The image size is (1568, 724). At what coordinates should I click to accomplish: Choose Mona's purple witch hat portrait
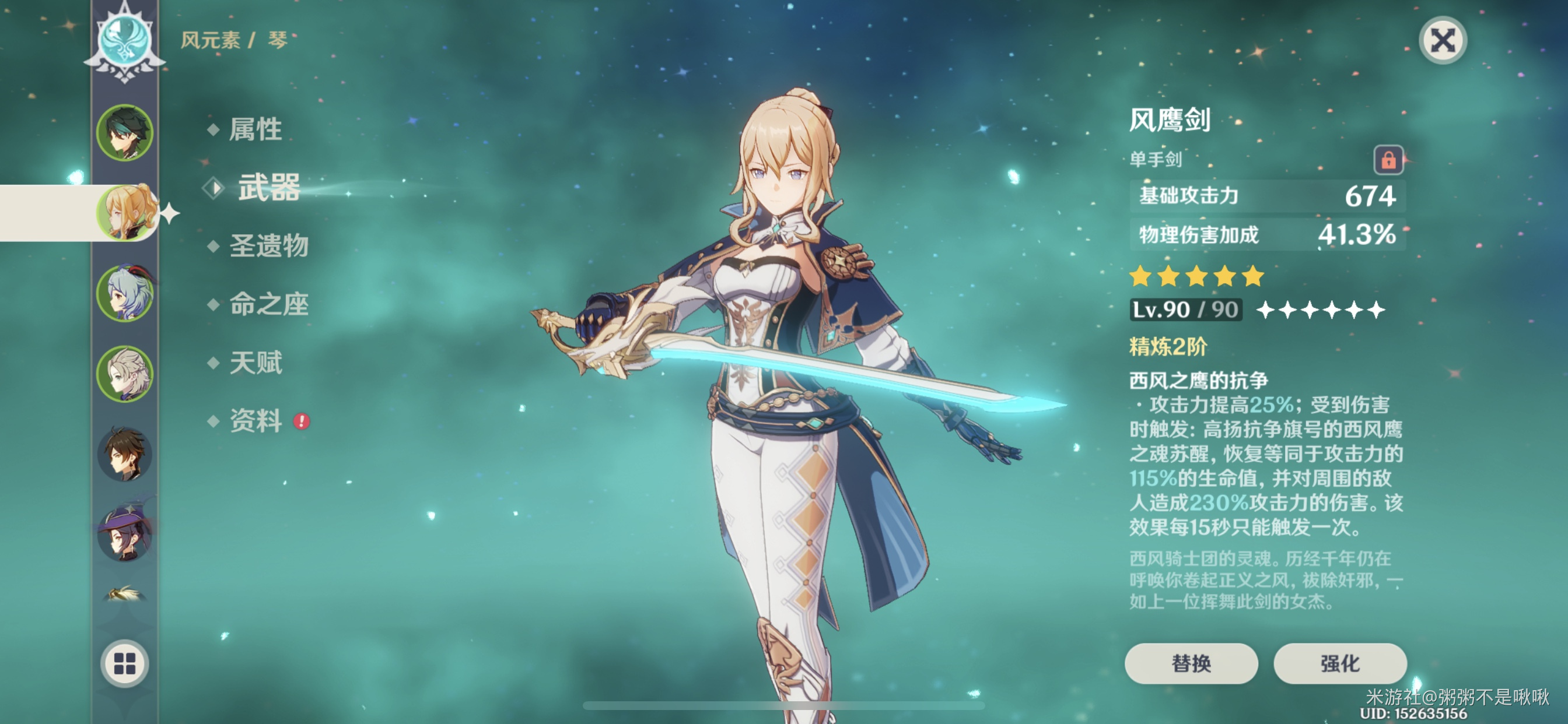click(125, 533)
